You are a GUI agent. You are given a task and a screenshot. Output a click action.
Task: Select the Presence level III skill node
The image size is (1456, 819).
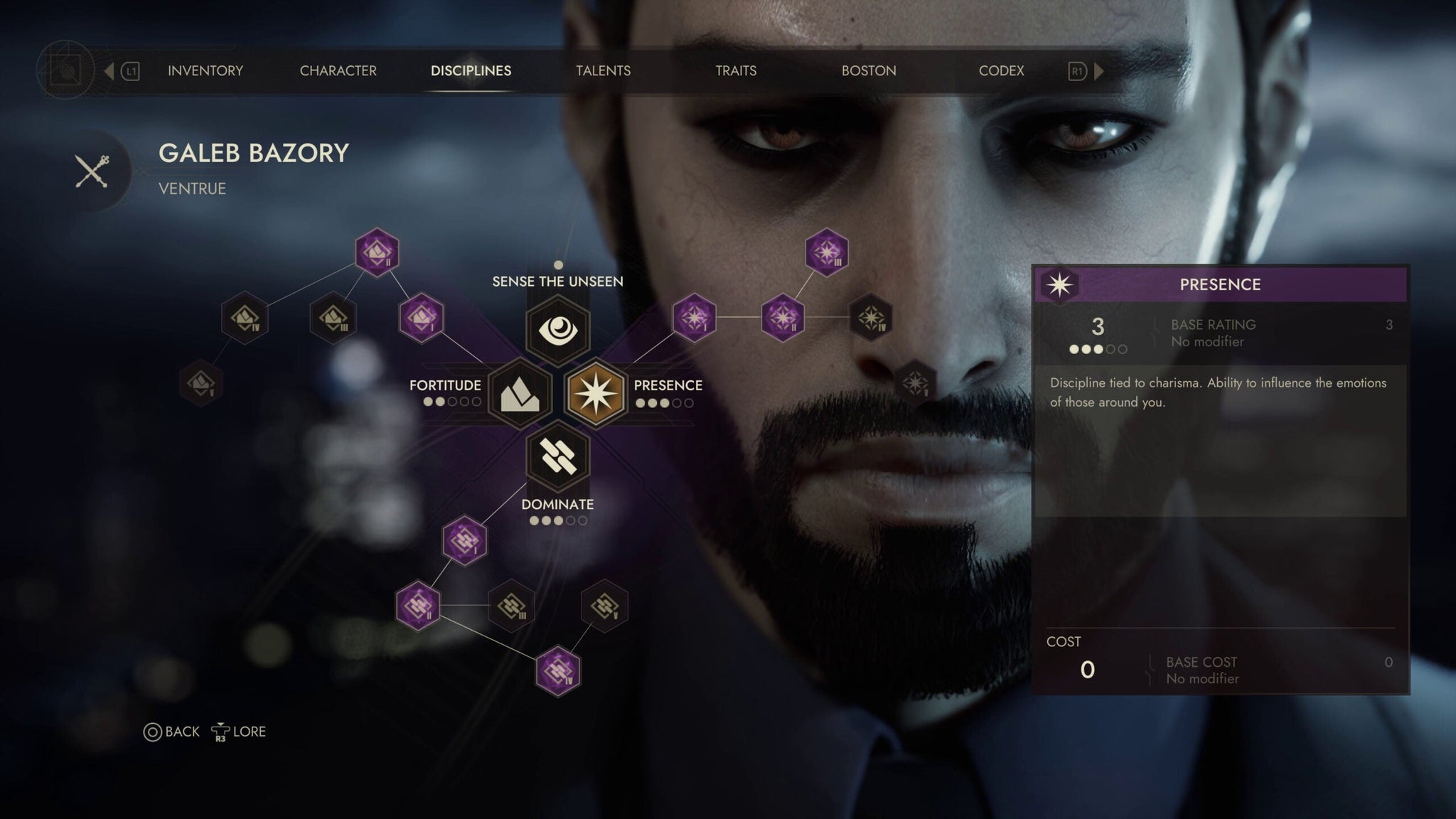pos(826,252)
